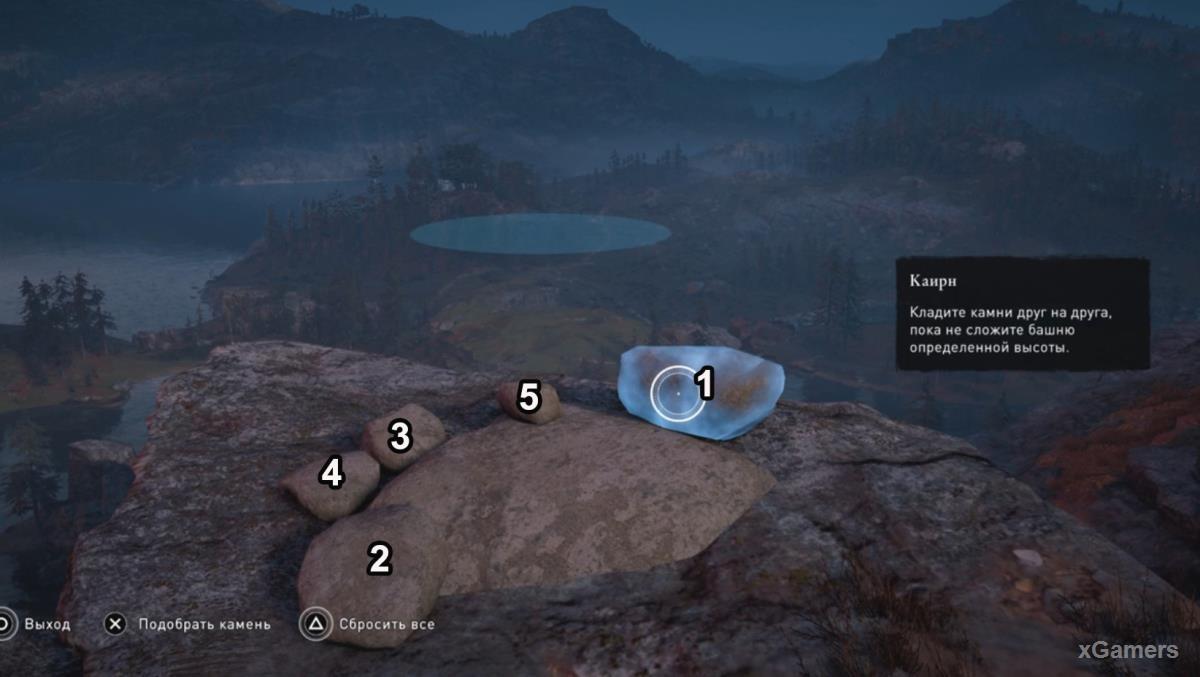
Task: Select the highlighted blue stone numbered 1
Action: point(700,393)
